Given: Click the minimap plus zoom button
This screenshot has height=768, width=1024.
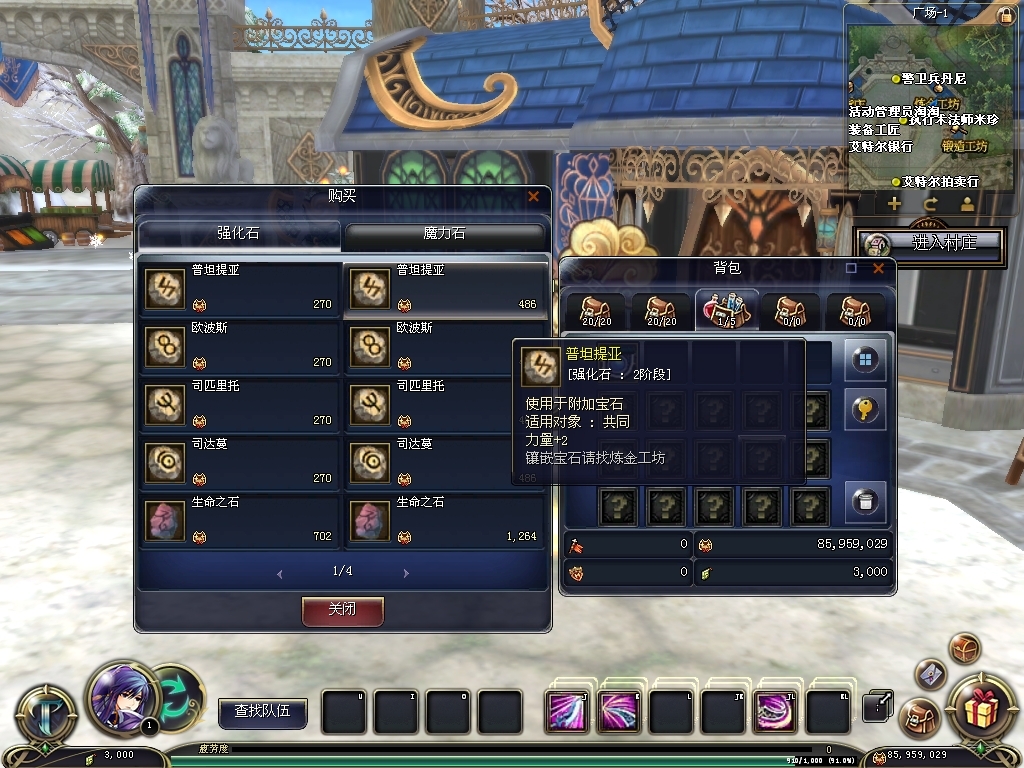Looking at the screenshot, I should coord(894,204).
